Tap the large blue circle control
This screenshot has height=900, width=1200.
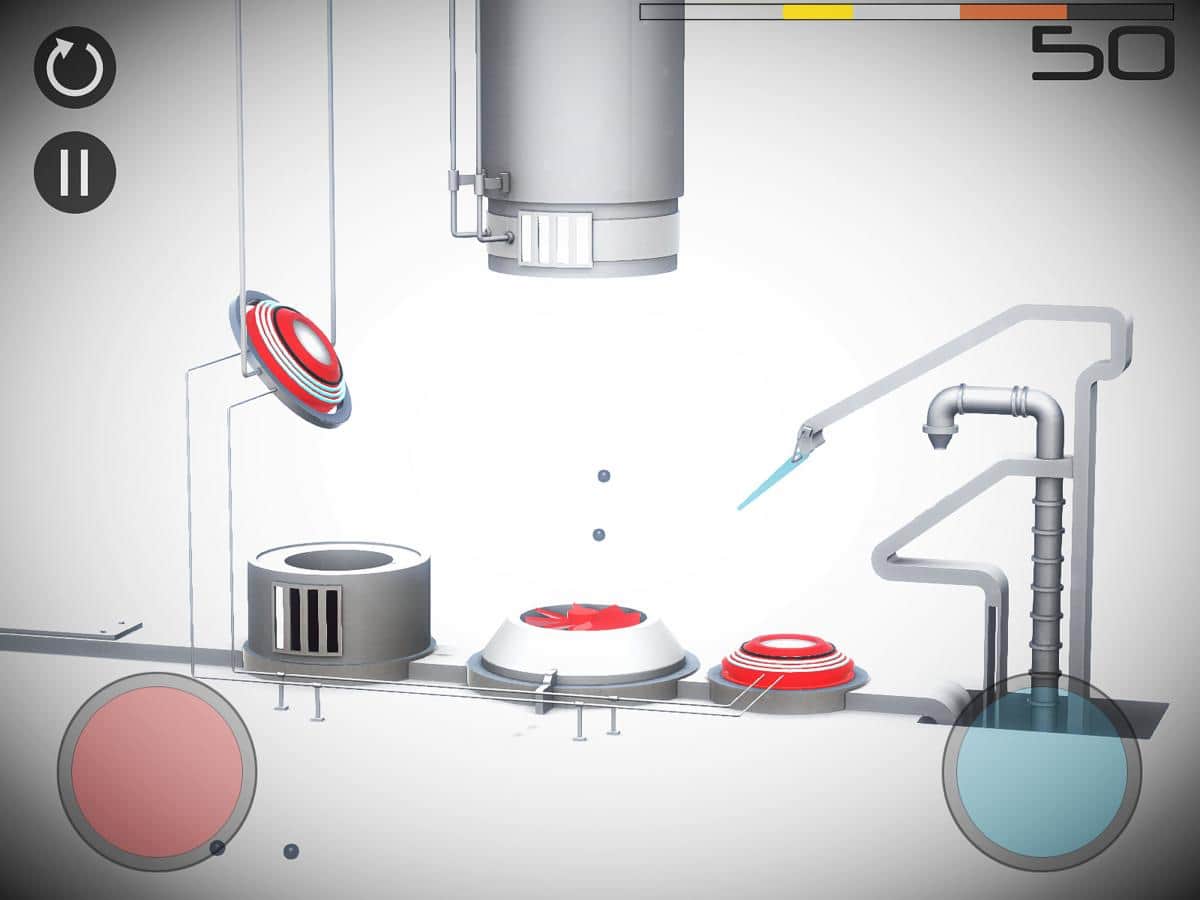pyautogui.click(x=1041, y=772)
